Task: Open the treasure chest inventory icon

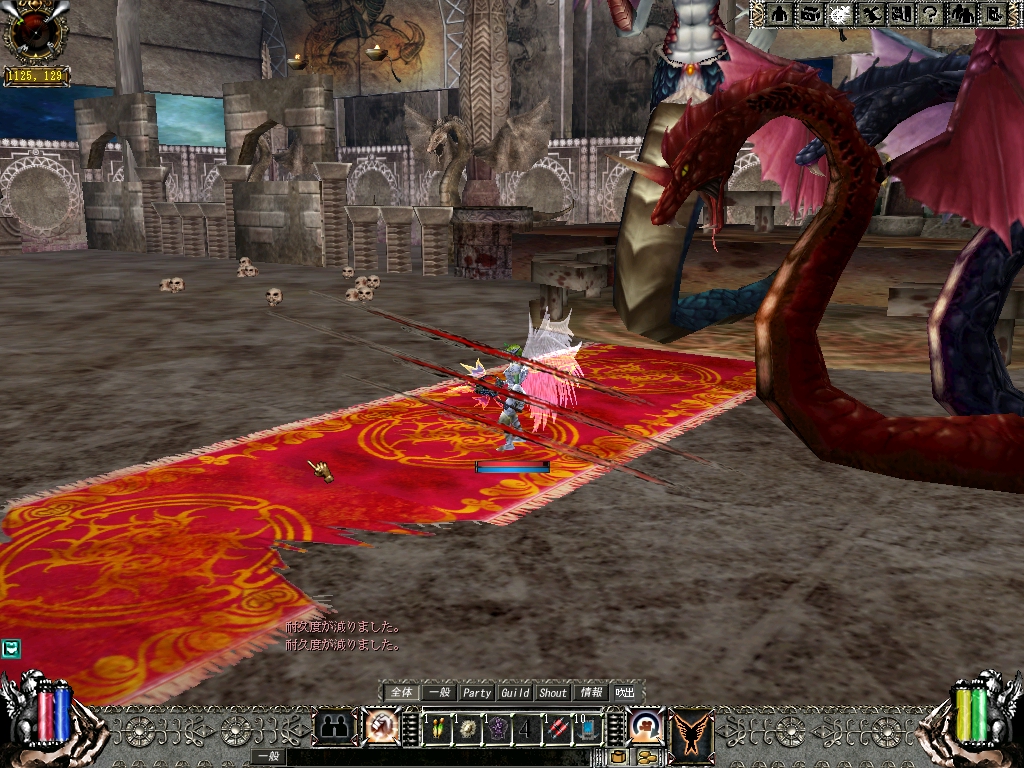Action: 811,14
